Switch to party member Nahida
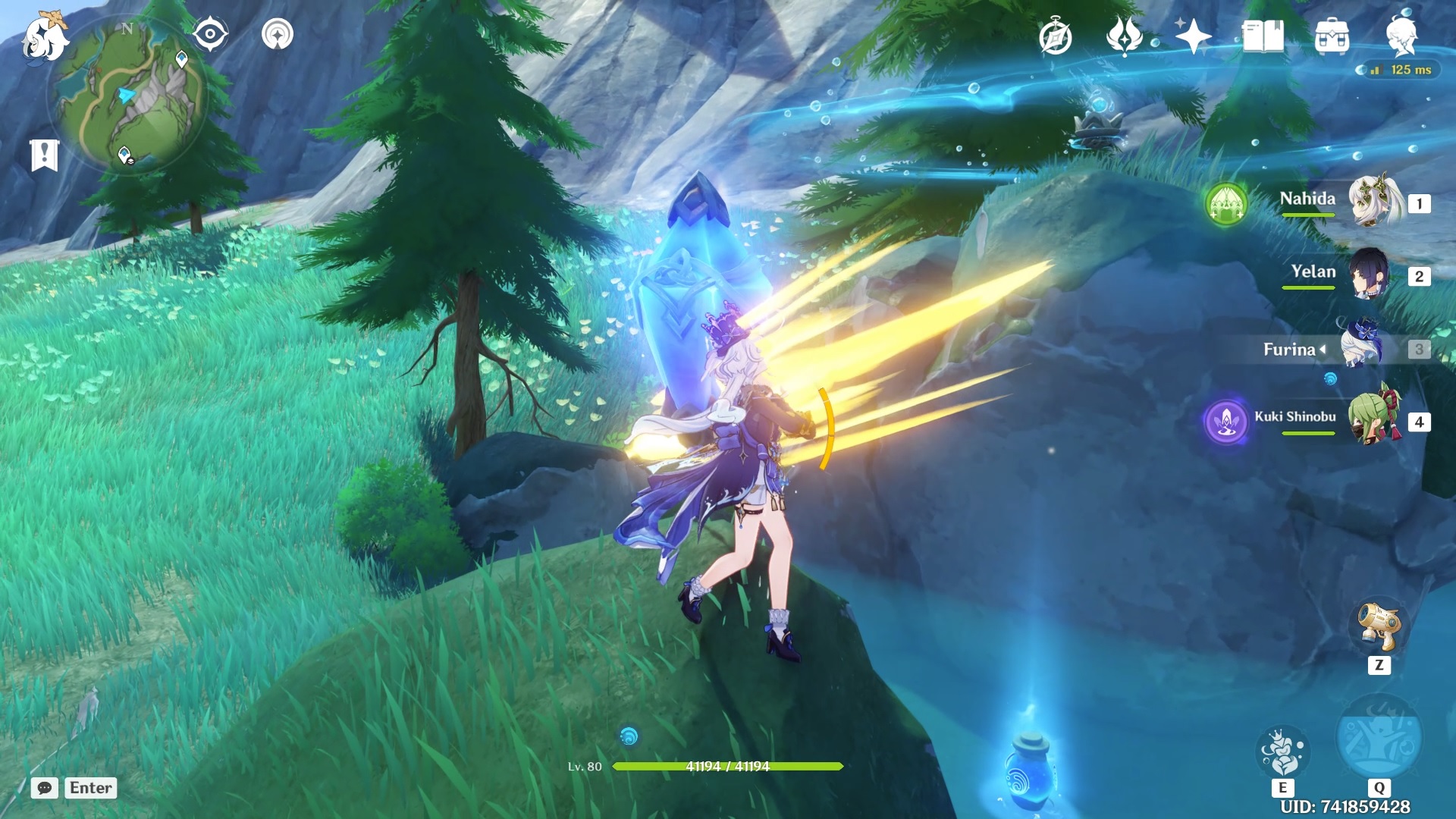This screenshot has width=1456, height=819. point(1373,202)
